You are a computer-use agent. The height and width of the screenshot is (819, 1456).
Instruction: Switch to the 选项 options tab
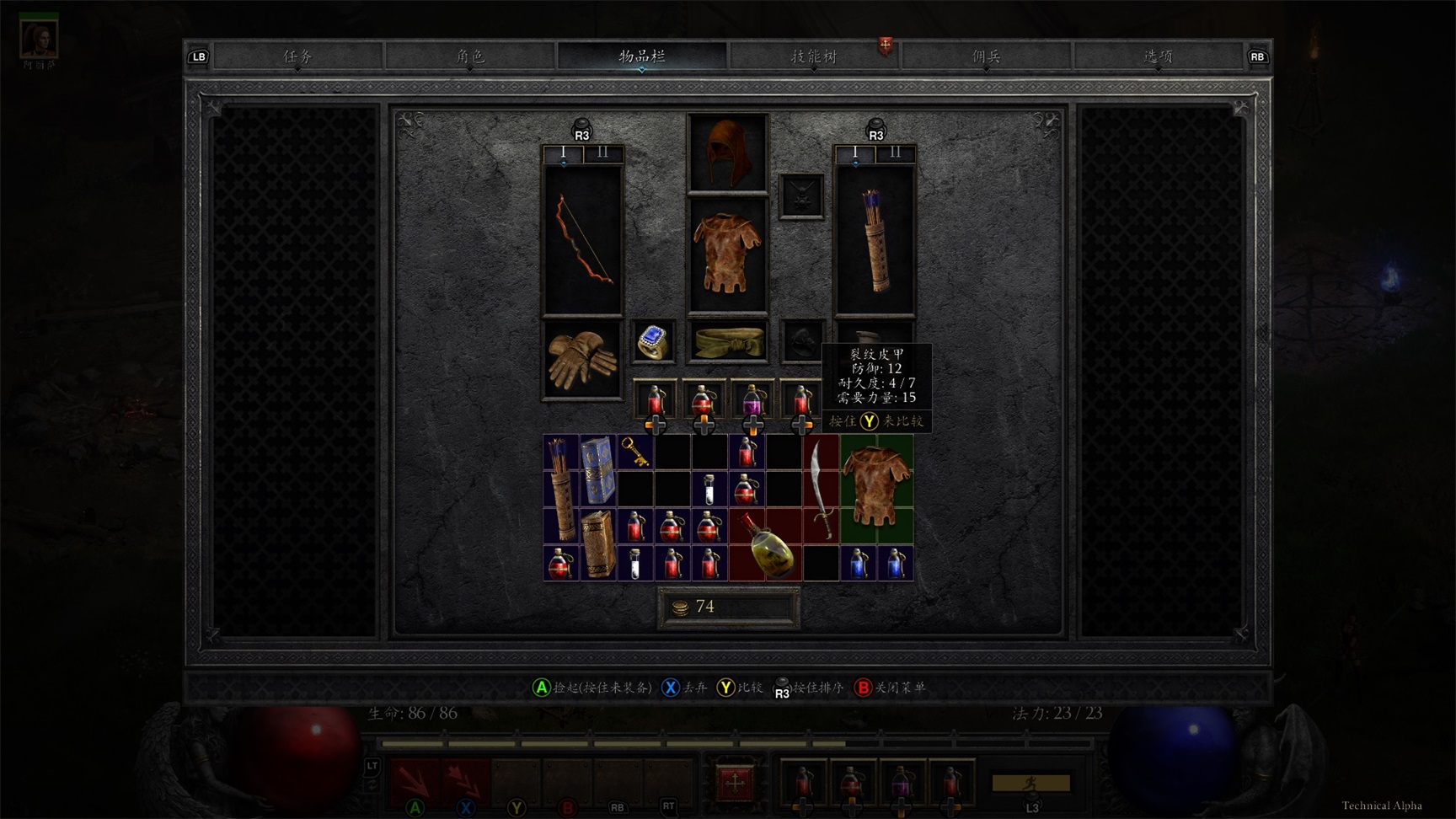[1158, 56]
